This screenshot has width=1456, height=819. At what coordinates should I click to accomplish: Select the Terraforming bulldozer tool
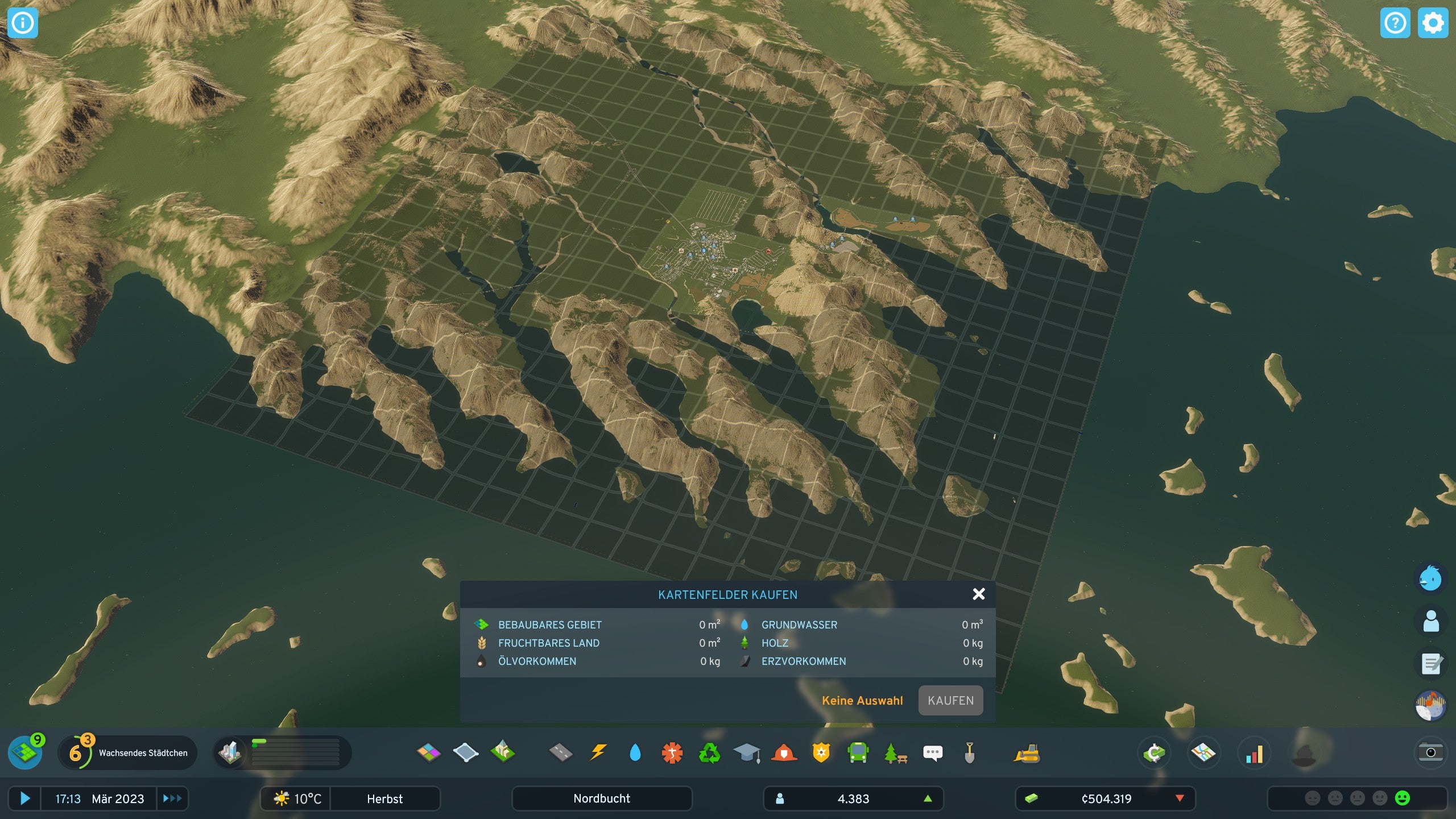point(970,752)
